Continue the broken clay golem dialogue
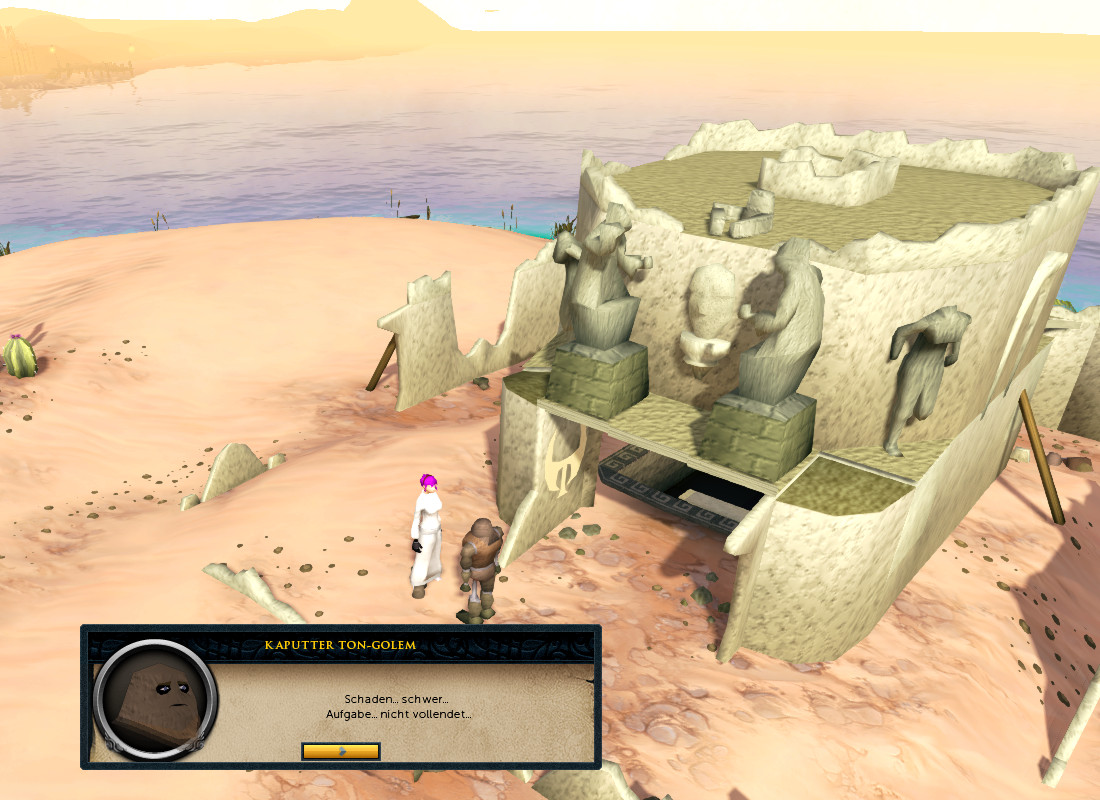1100x800 pixels. (340, 750)
